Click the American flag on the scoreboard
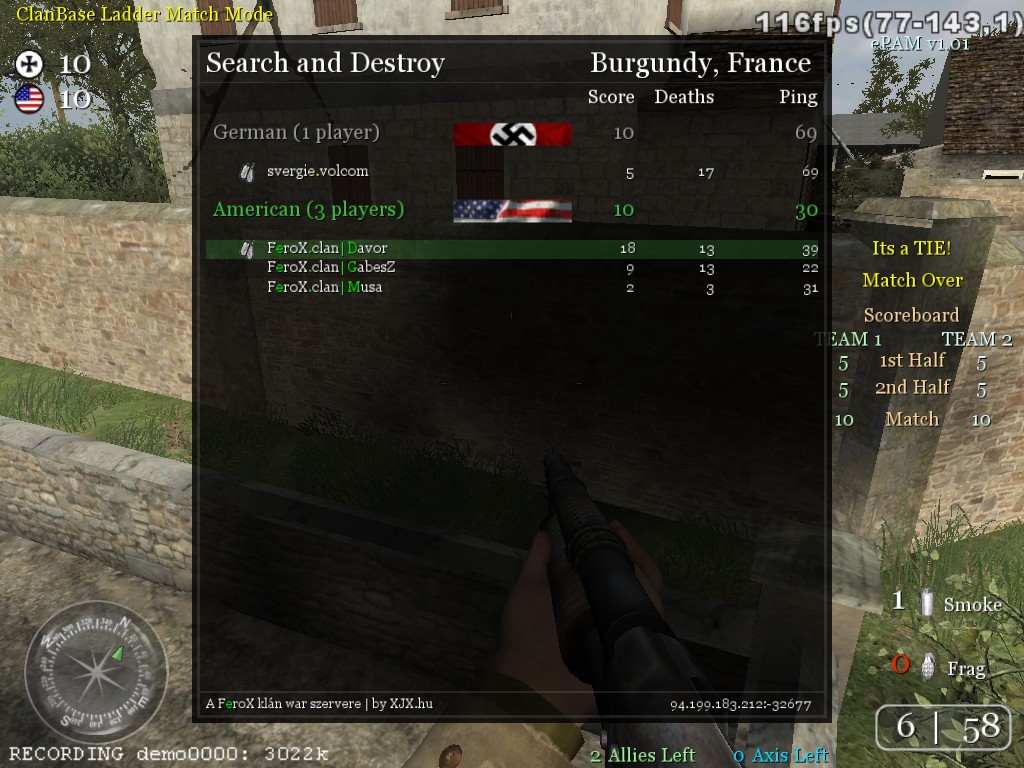Screen dimensions: 1024x768 click(512, 210)
